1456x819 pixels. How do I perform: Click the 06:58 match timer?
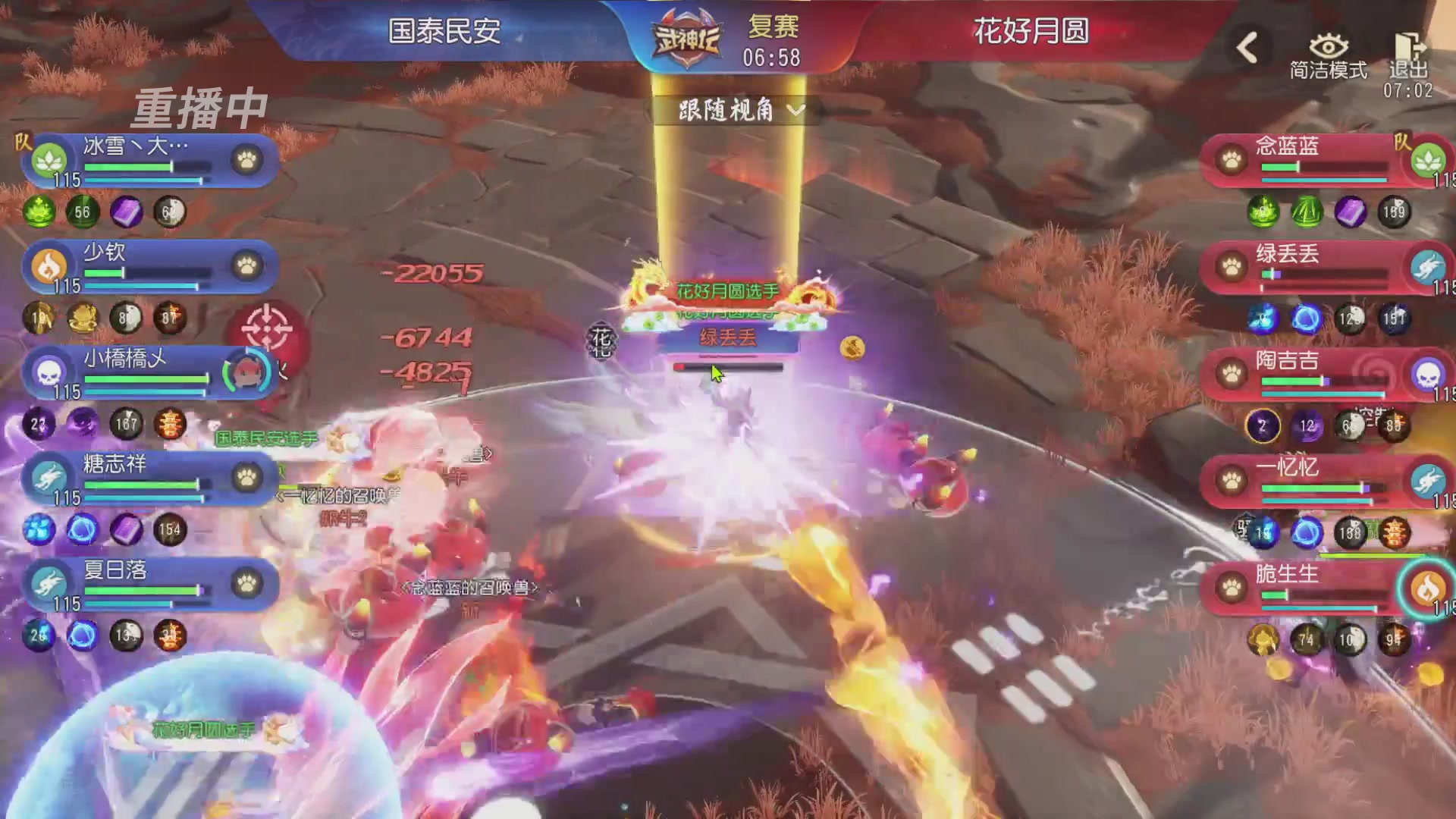[x=773, y=57]
